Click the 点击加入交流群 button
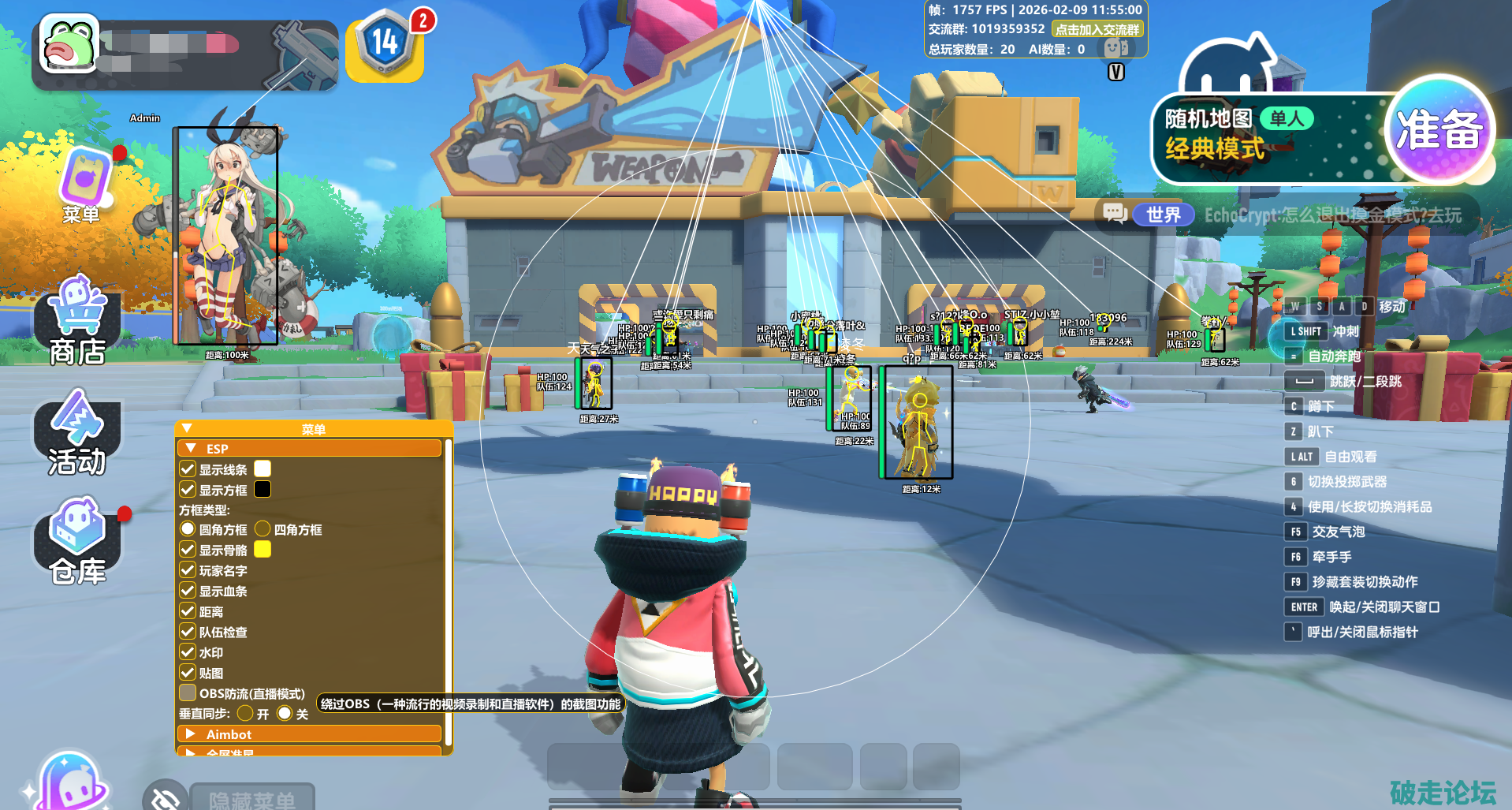 1097,30
